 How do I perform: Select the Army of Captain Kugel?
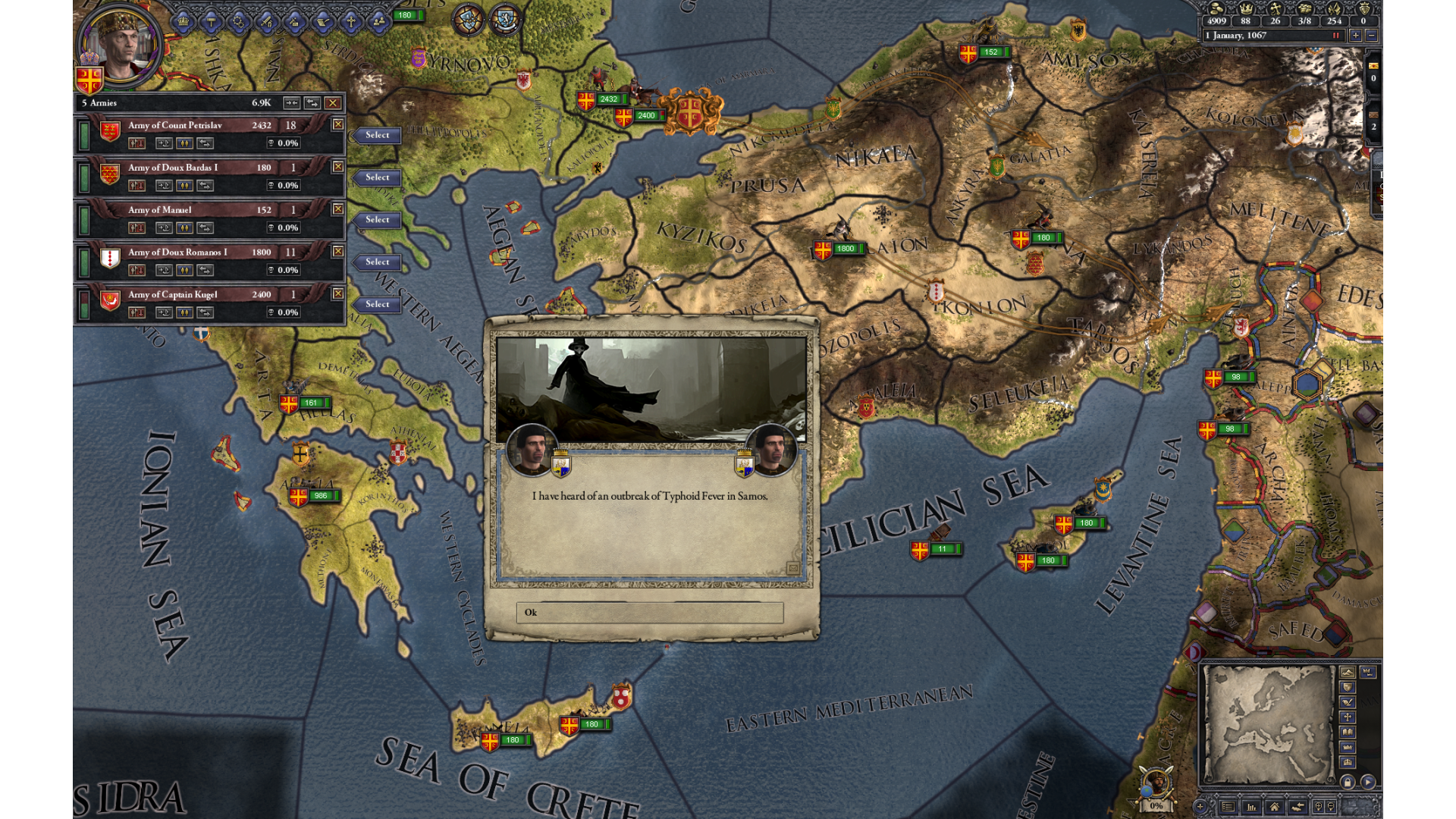[x=377, y=305]
